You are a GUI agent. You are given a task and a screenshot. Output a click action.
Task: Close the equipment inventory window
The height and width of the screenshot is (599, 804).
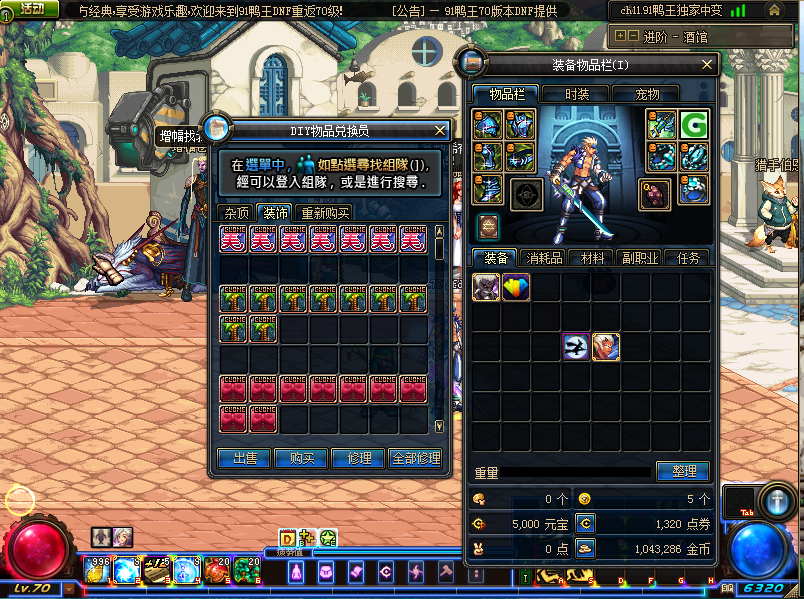[x=709, y=65]
